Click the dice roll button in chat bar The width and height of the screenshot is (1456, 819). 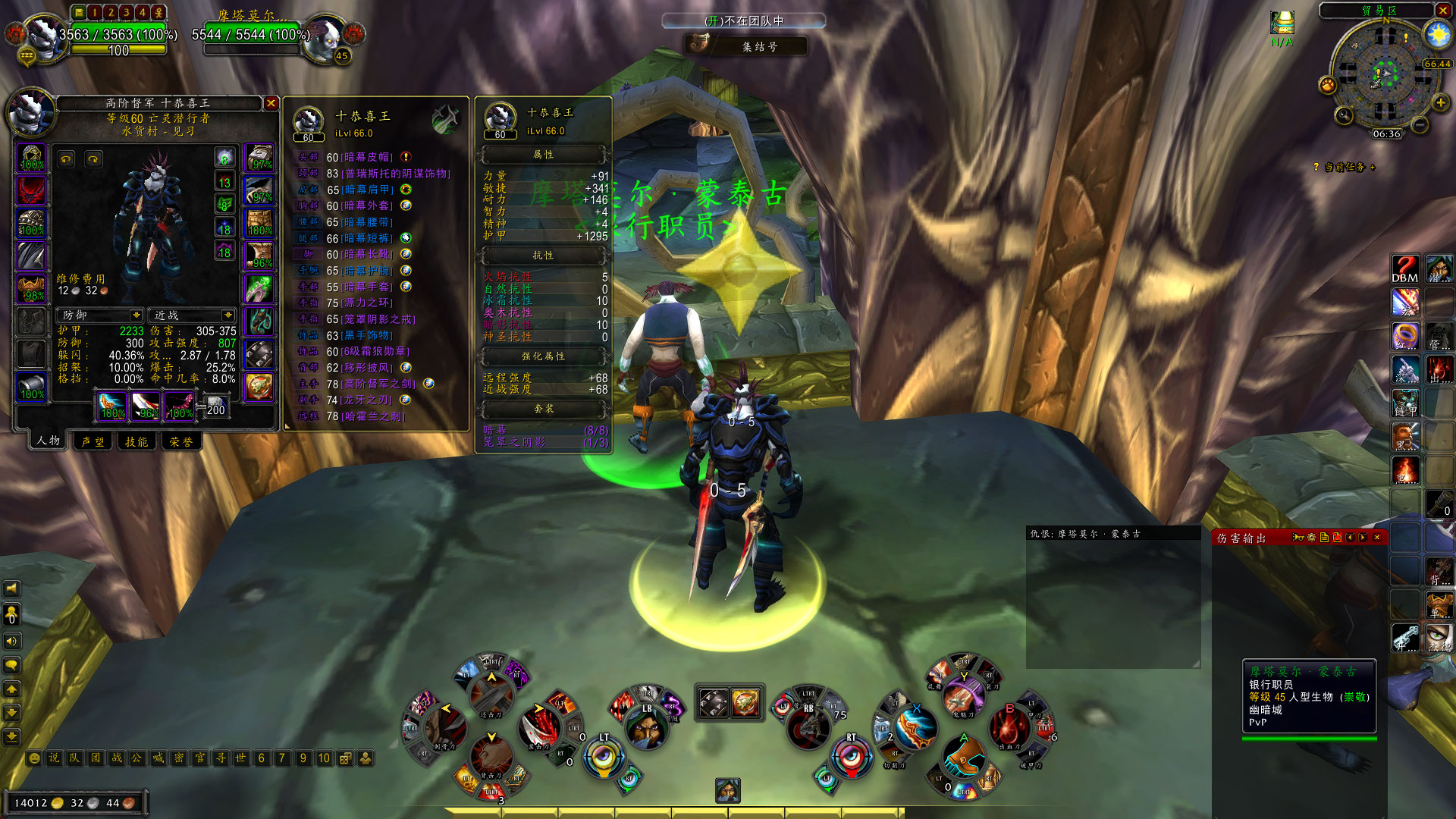point(345,758)
